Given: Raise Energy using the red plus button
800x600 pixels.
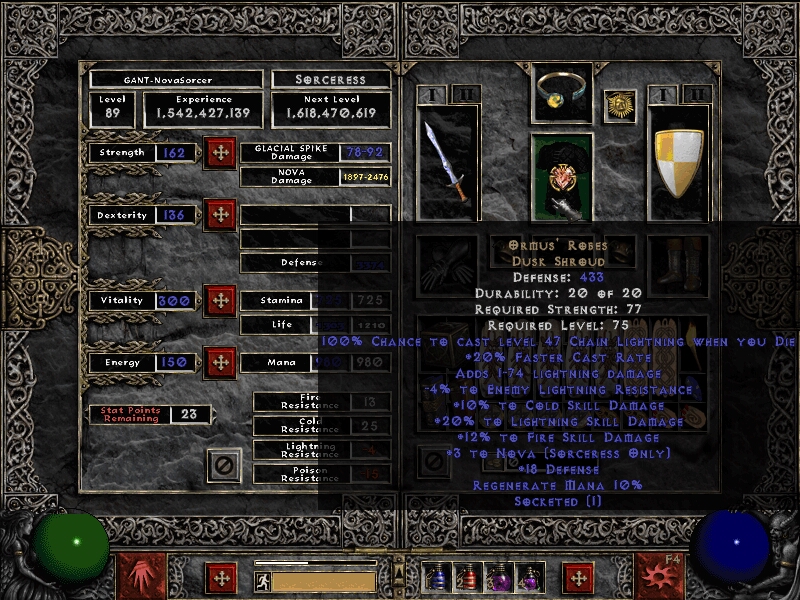Looking at the screenshot, I should click(219, 362).
